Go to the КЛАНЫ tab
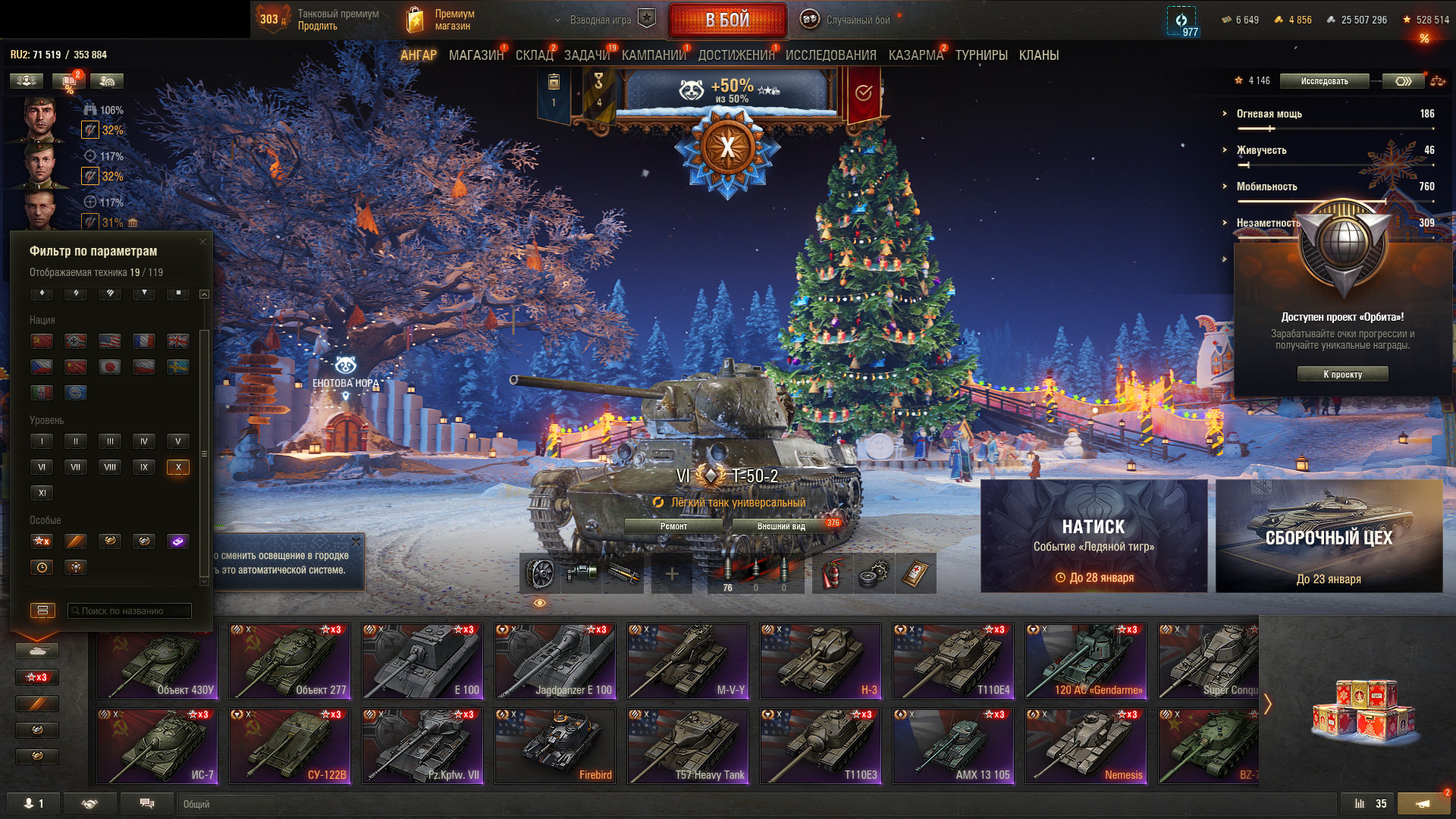Viewport: 1456px width, 819px height. tap(1038, 55)
